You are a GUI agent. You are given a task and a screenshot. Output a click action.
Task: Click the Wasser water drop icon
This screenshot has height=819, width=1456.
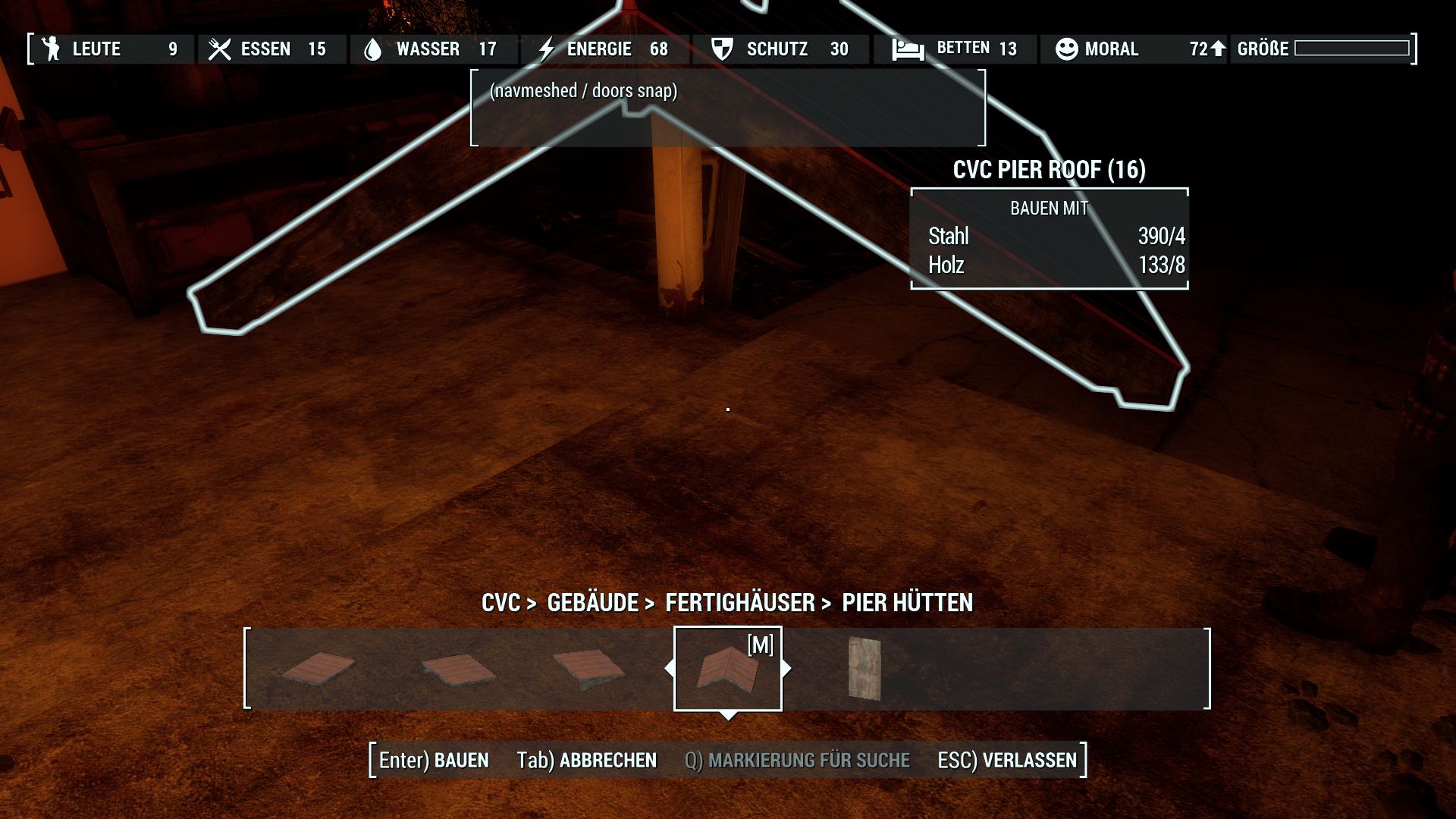coord(373,49)
